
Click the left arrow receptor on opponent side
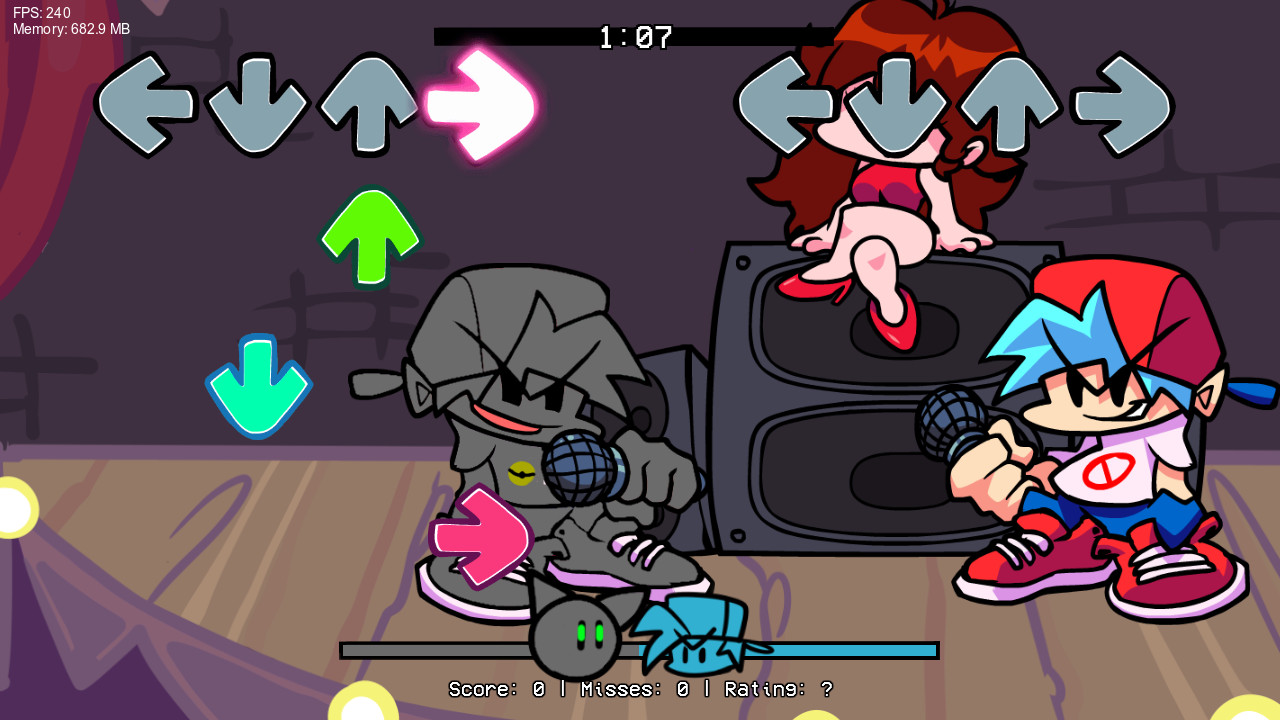pyautogui.click(x=786, y=103)
